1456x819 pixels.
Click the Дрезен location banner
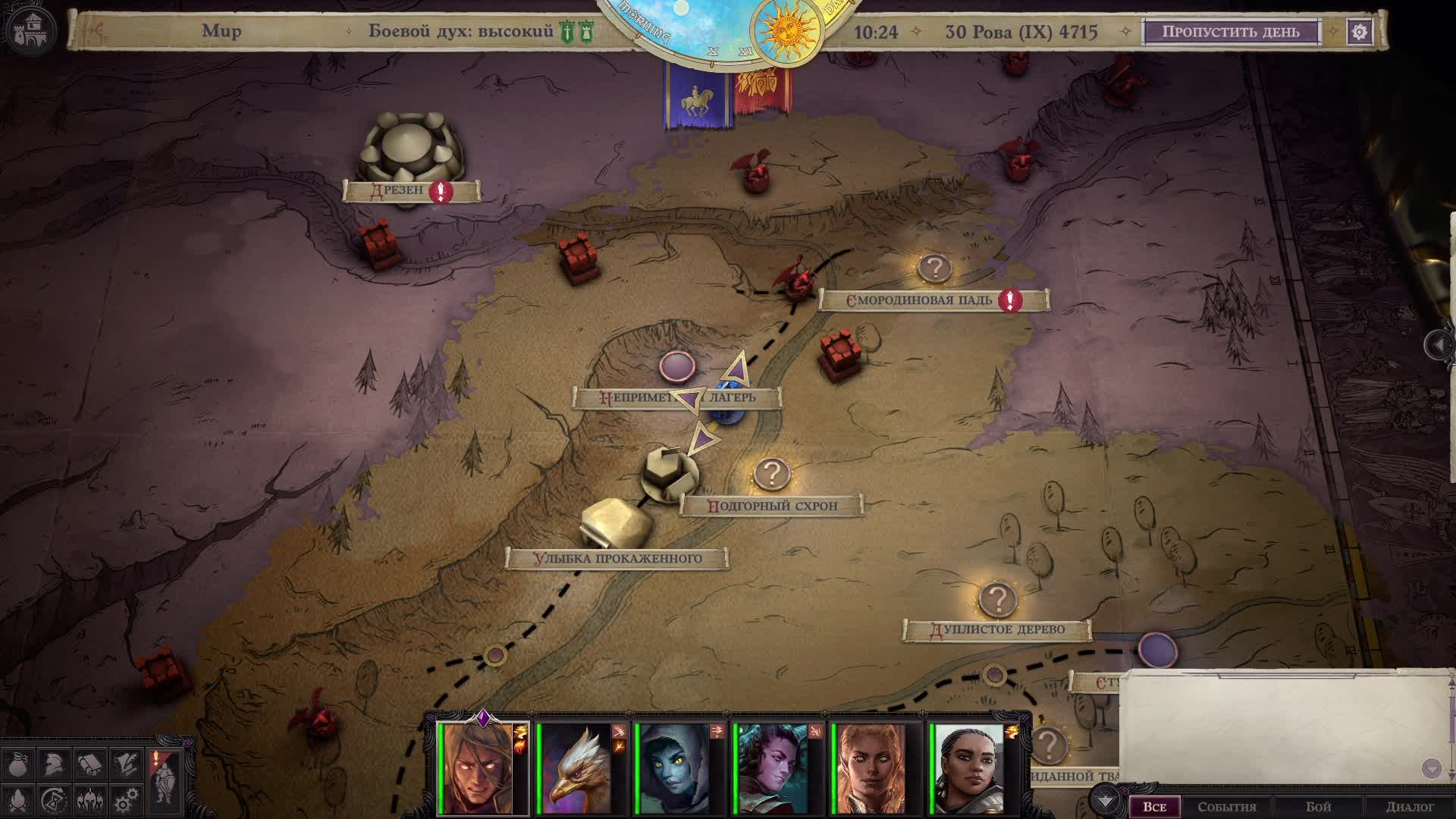412,190
